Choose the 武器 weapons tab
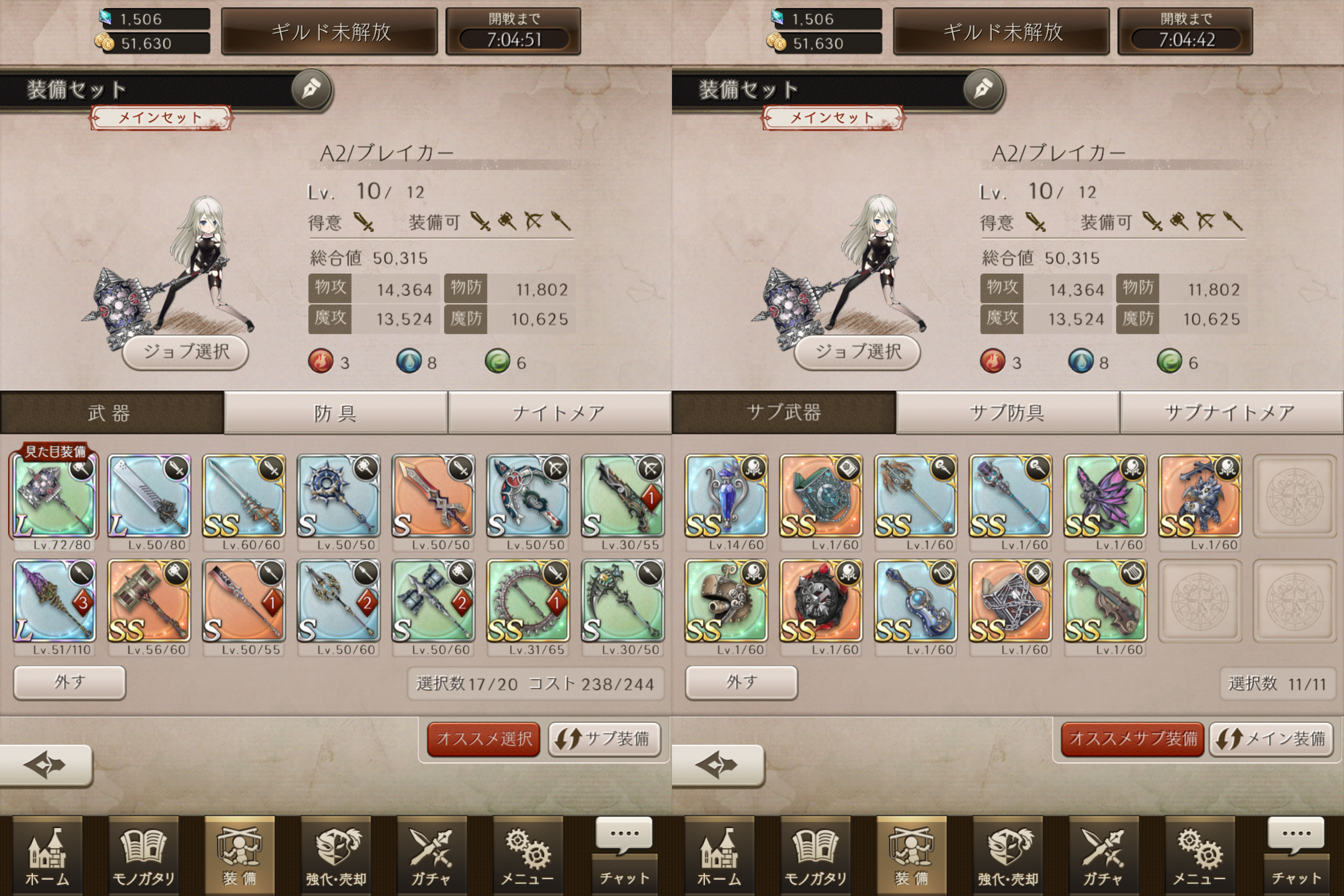Viewport: 1344px width, 896px height. (x=111, y=413)
